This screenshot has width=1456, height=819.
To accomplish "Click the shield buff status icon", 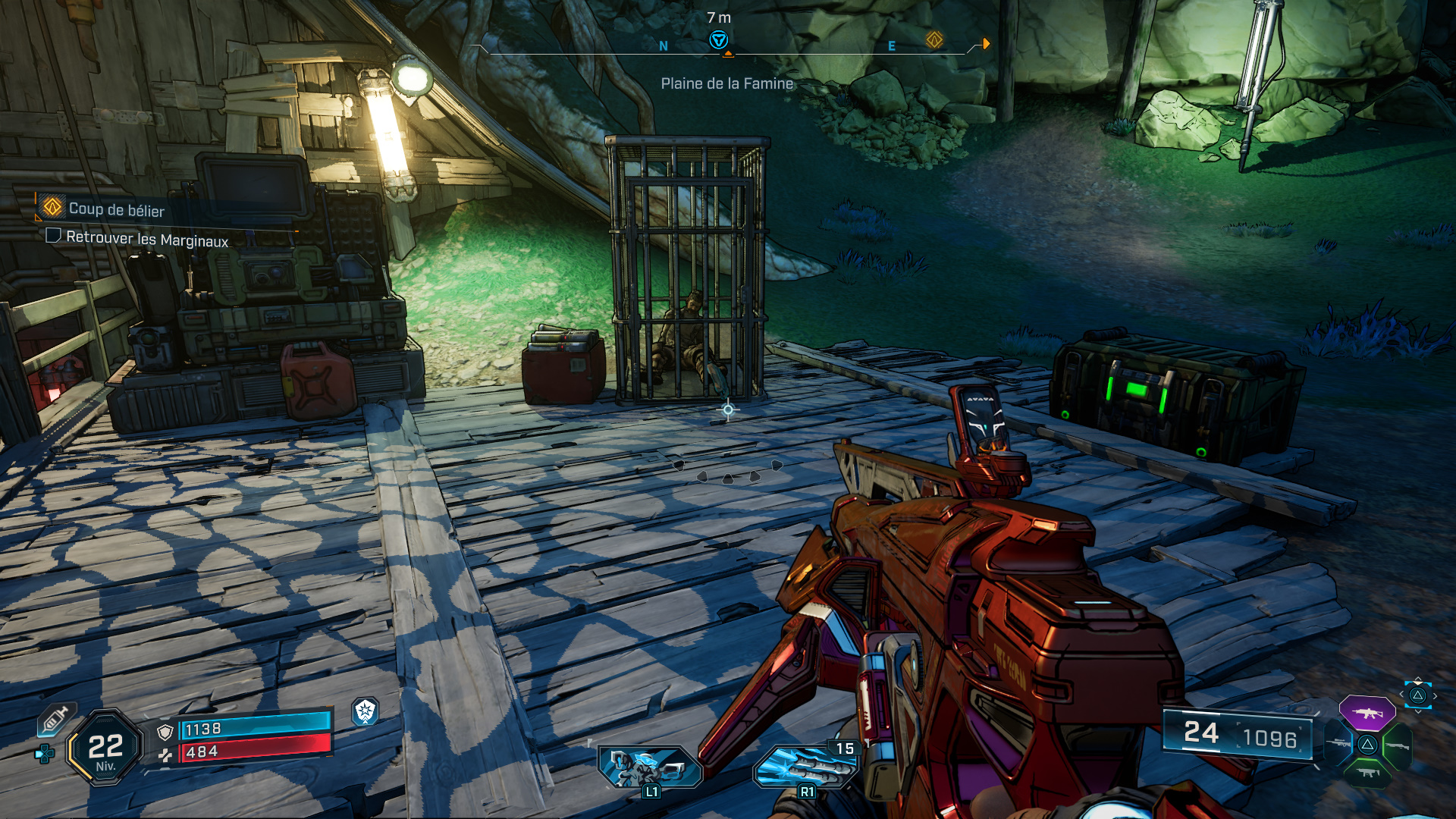I will click(x=366, y=711).
